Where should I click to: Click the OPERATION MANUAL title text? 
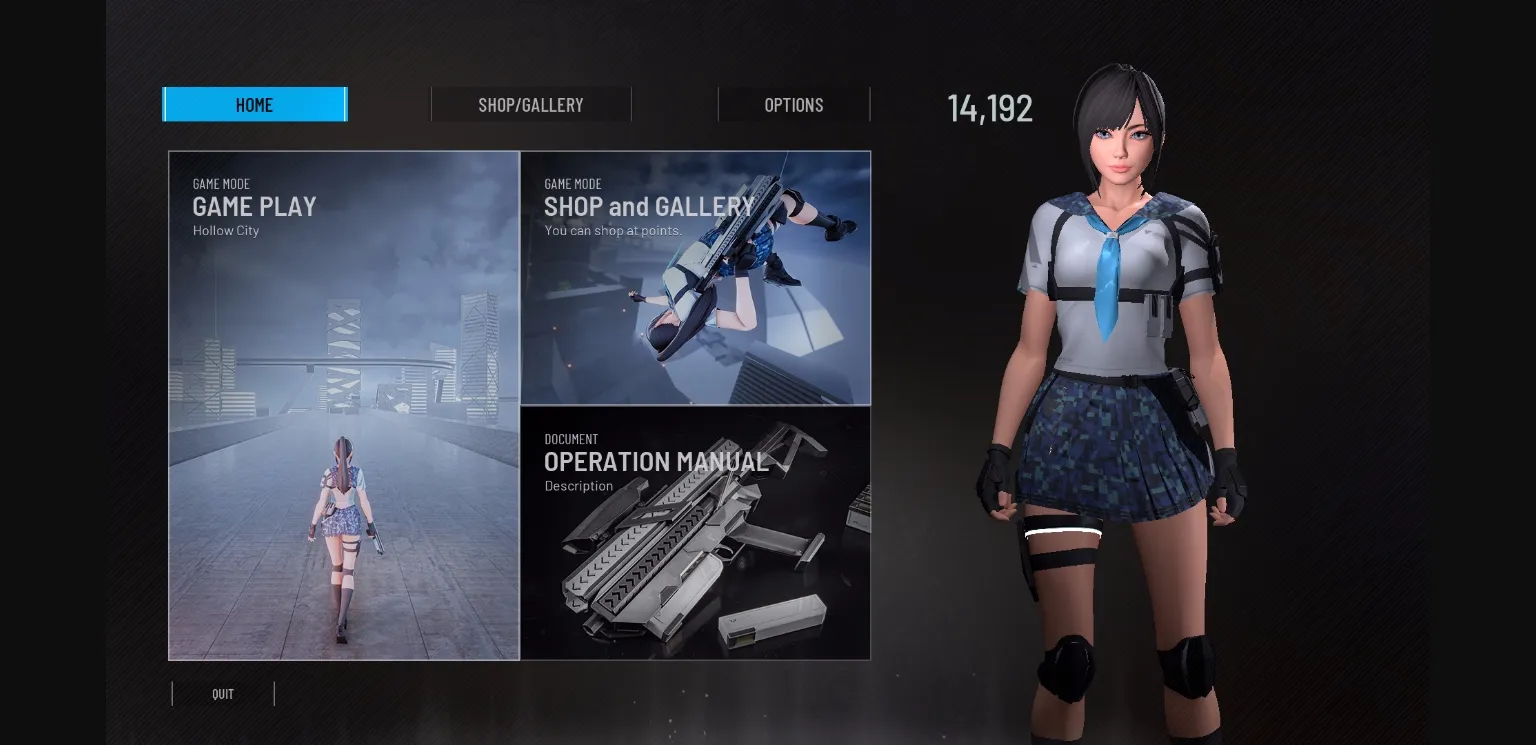pyautogui.click(x=656, y=462)
